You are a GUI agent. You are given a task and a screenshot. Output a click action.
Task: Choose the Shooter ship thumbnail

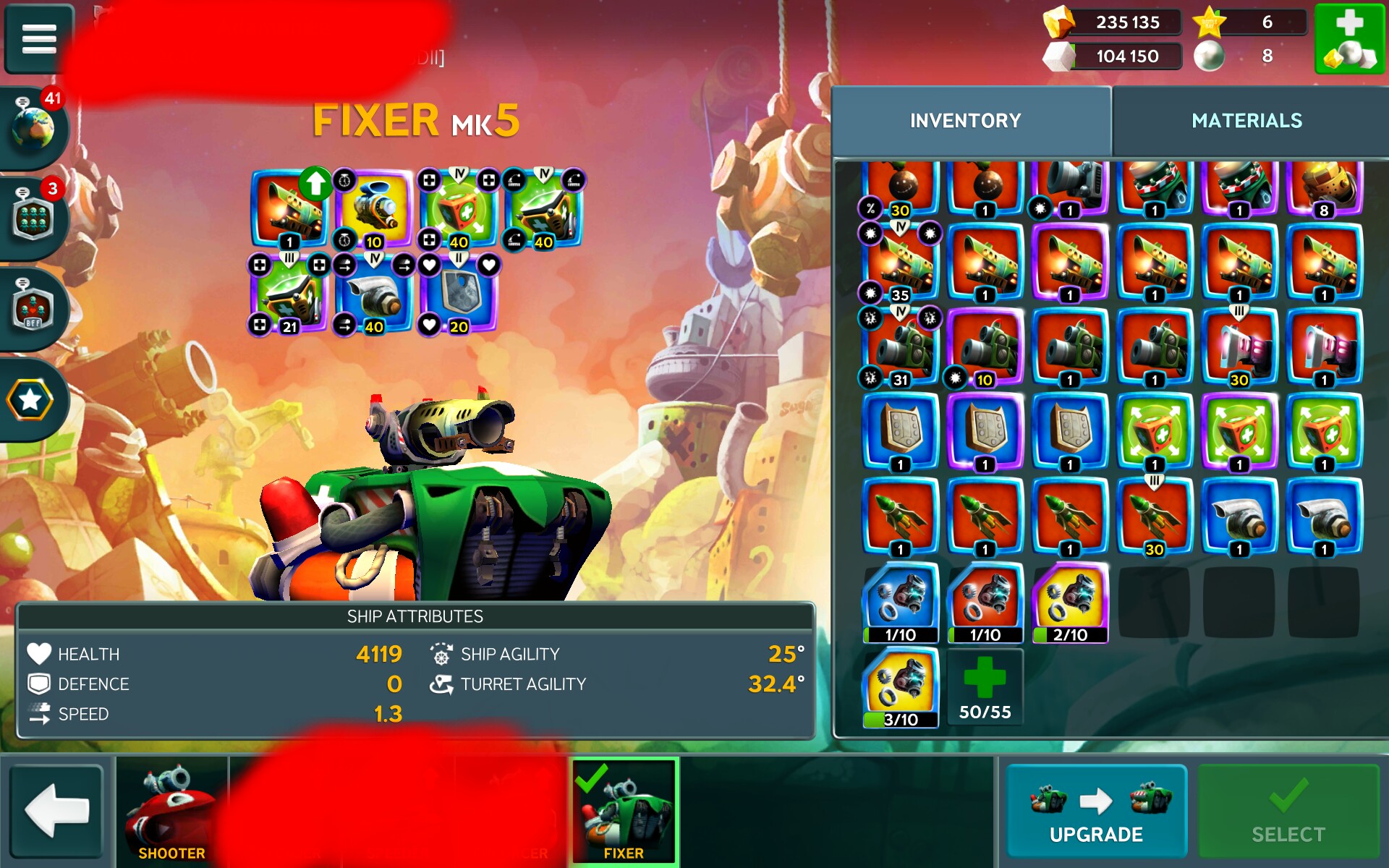pyautogui.click(x=171, y=812)
